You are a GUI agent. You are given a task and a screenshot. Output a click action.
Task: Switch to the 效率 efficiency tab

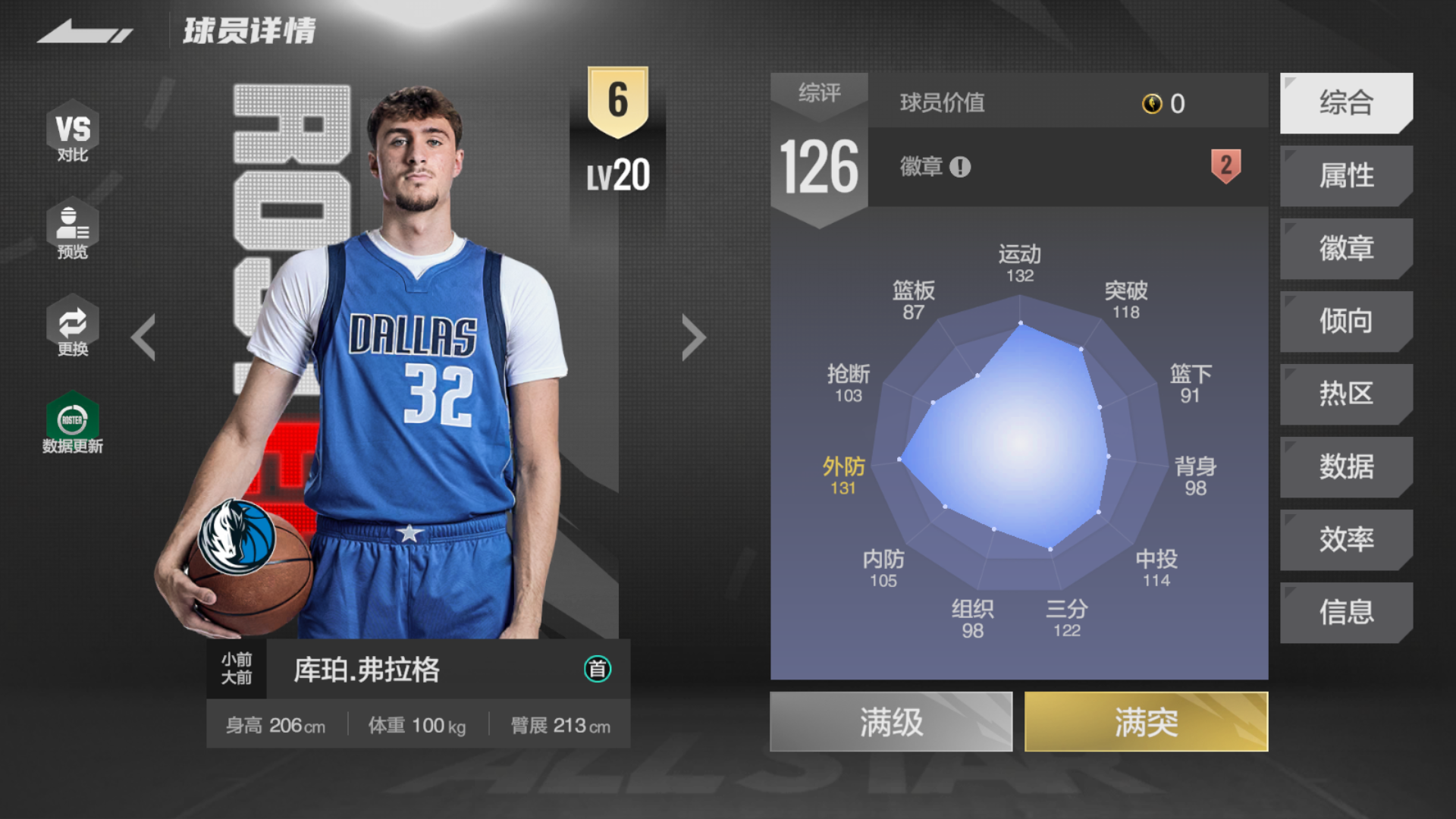[1346, 540]
